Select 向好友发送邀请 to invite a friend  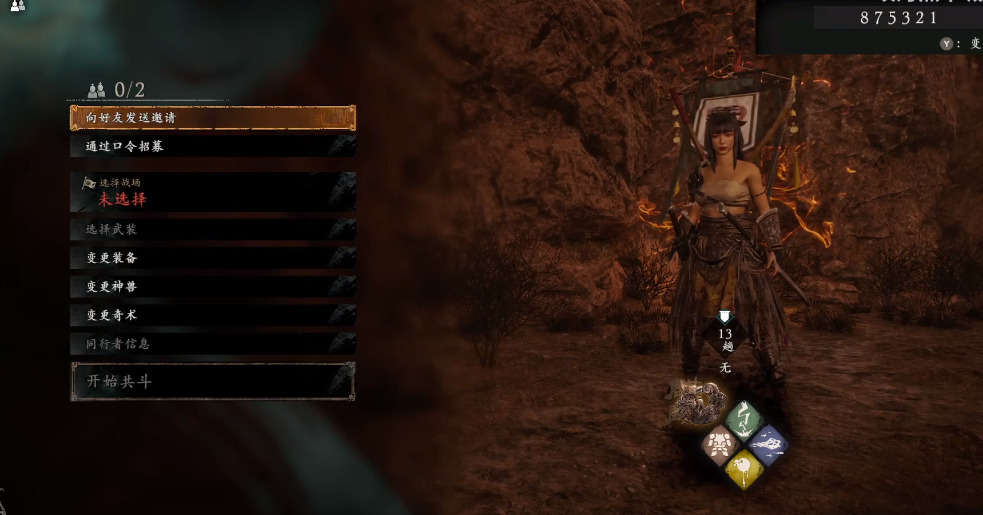[212, 118]
